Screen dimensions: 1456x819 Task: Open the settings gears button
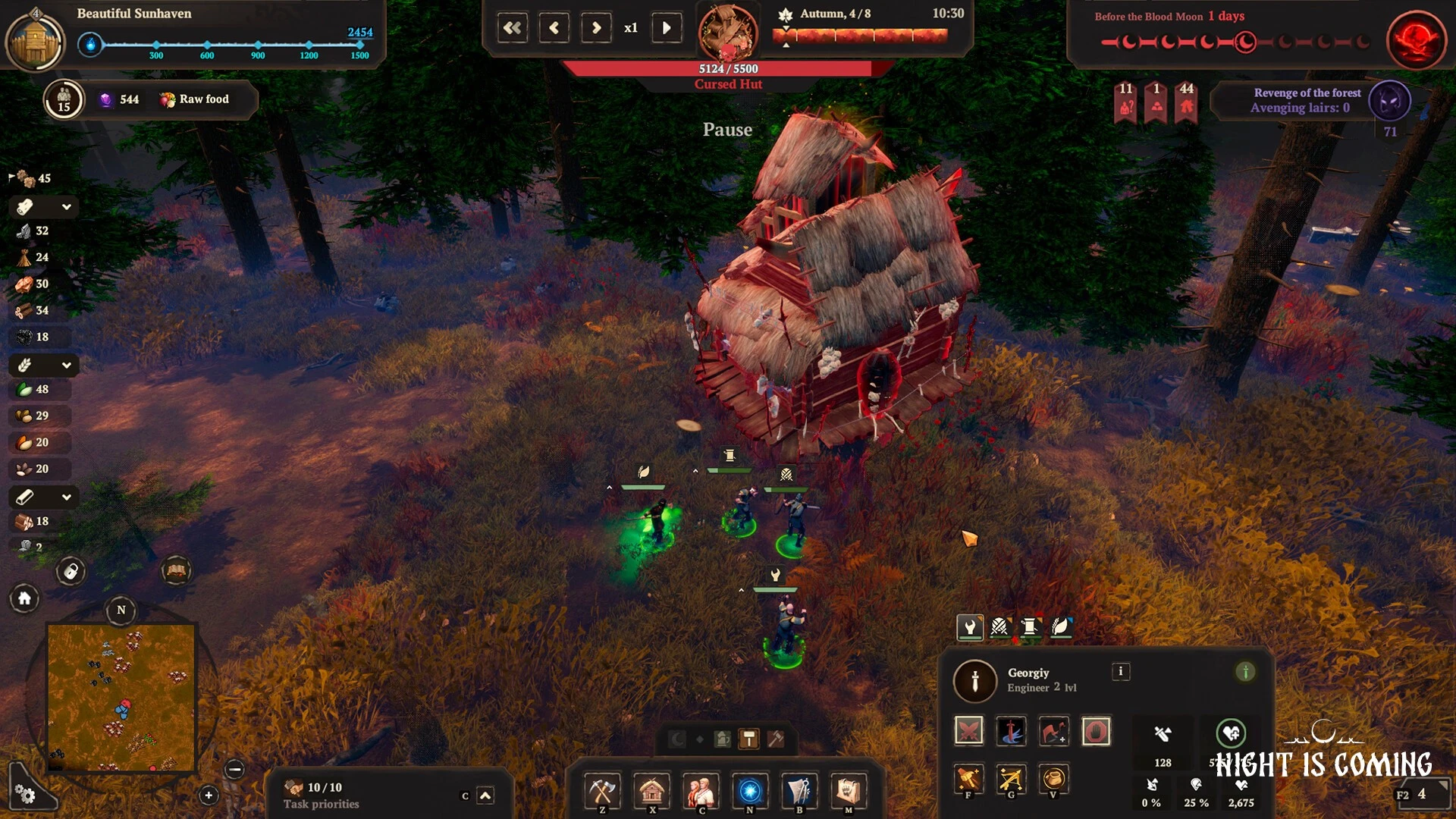25,794
